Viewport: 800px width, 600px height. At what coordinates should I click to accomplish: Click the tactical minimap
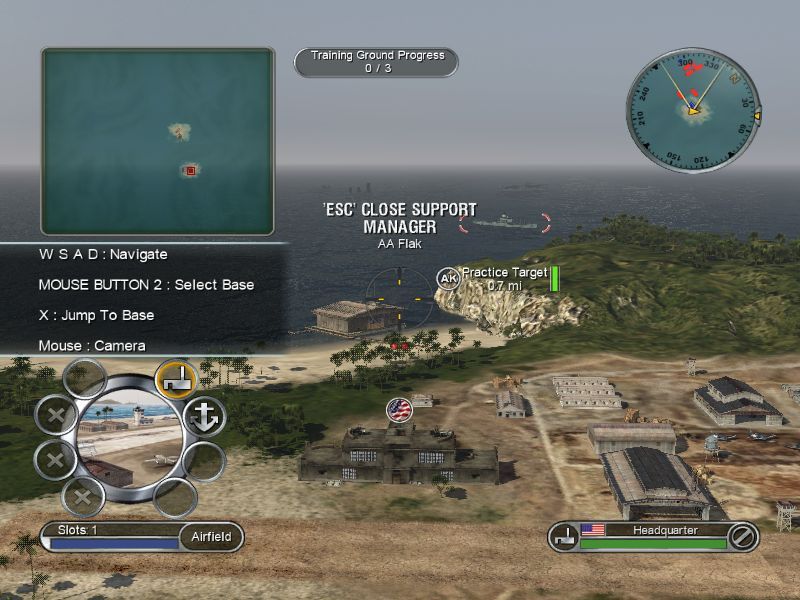157,140
